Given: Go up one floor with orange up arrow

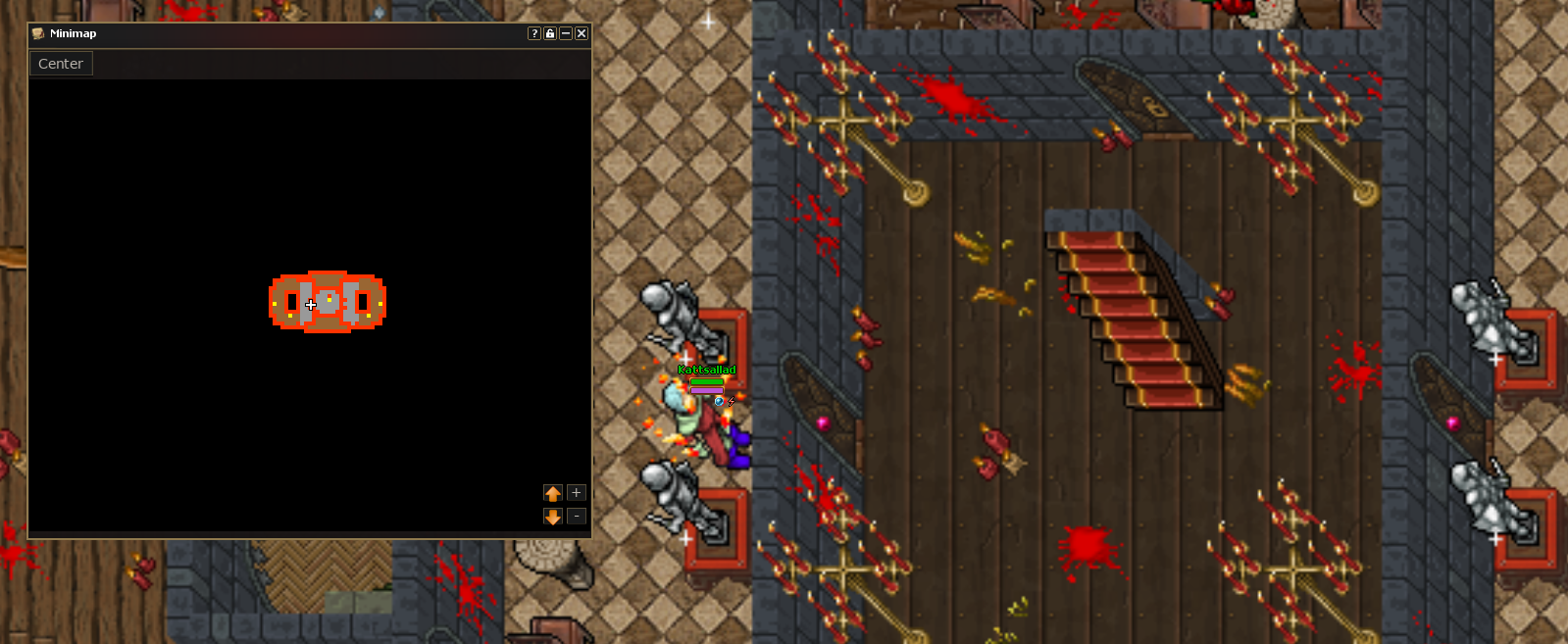Looking at the screenshot, I should point(553,493).
